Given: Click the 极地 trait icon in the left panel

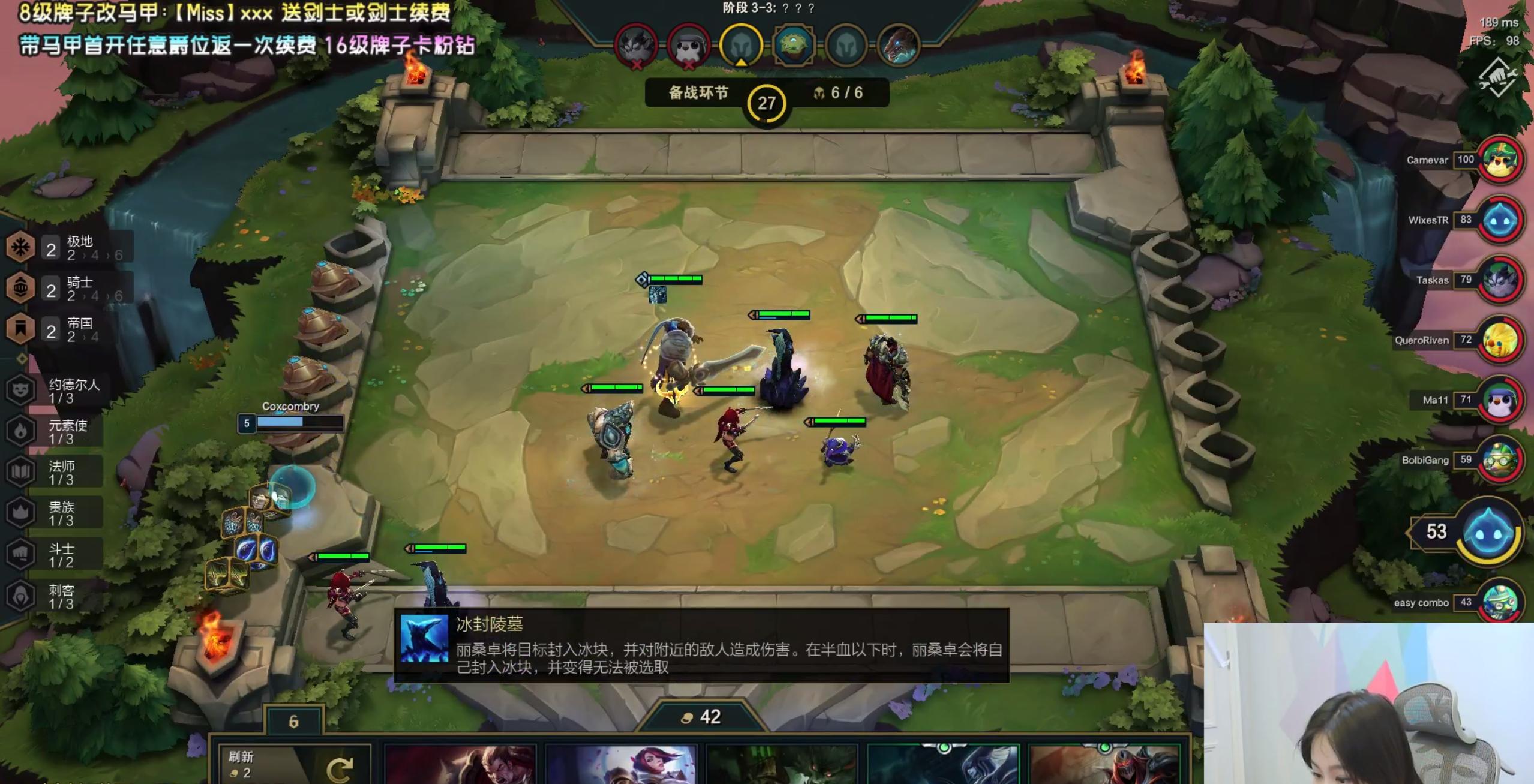Looking at the screenshot, I should coord(20,247).
